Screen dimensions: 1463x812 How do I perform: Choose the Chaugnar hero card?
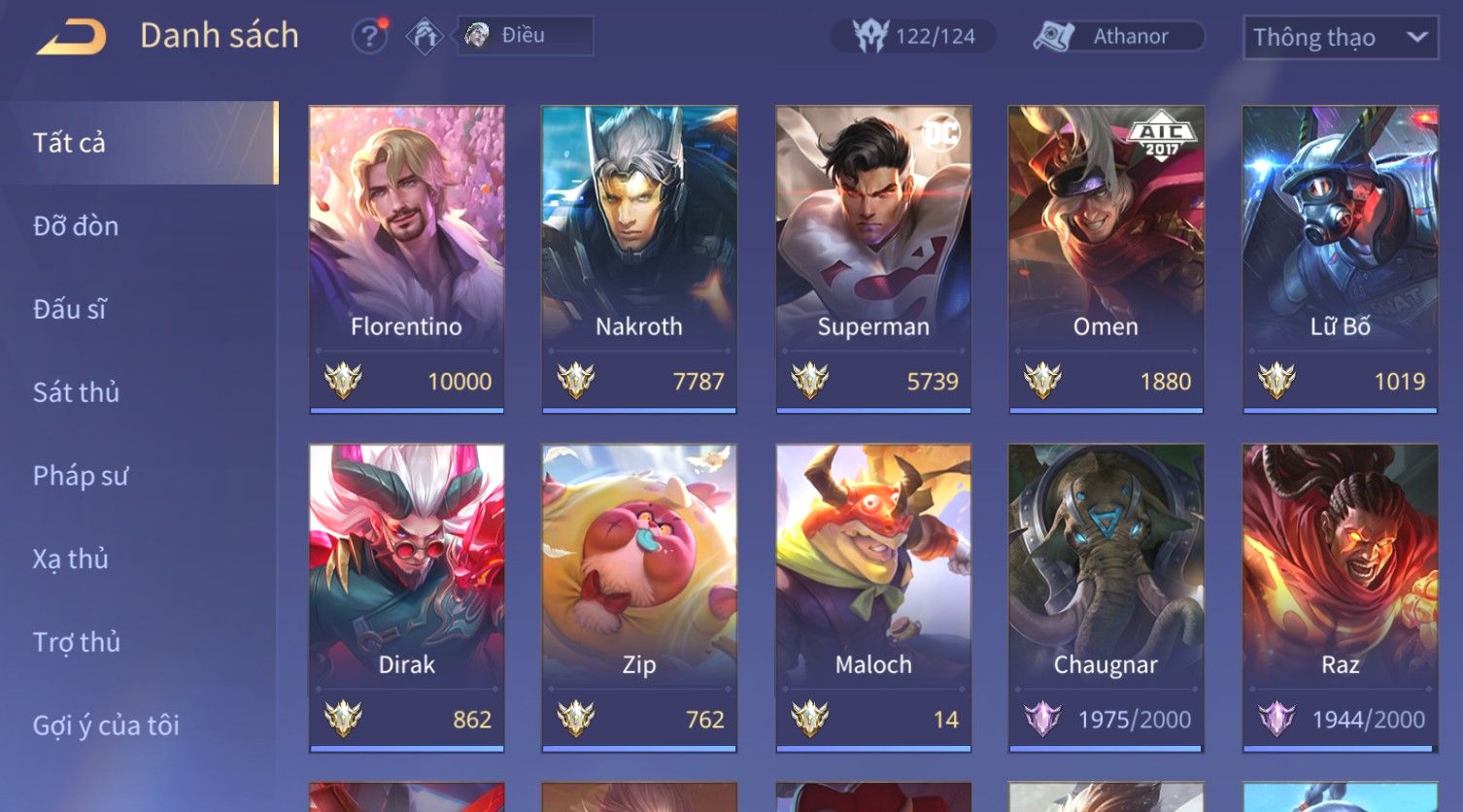(1106, 596)
